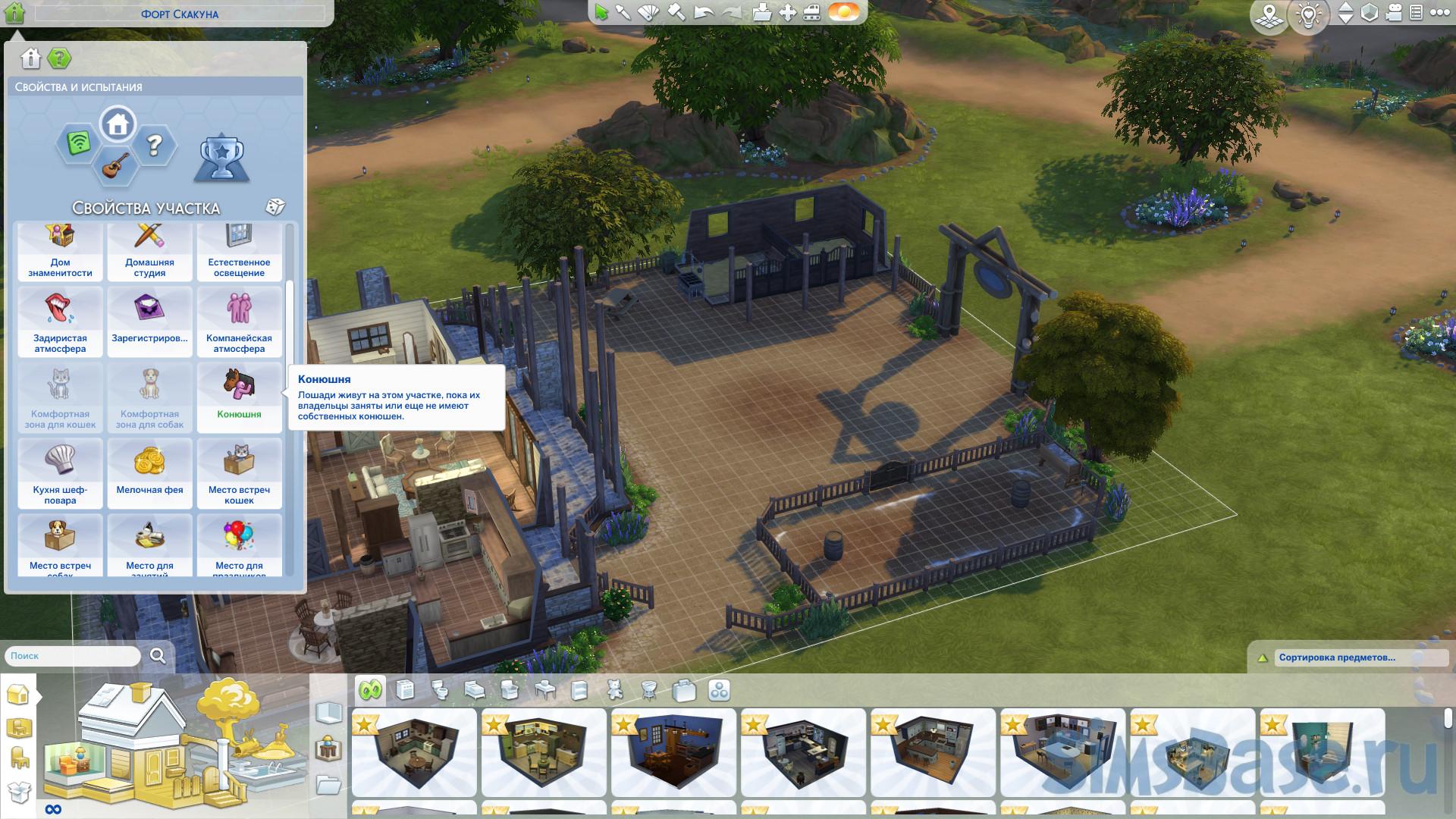Switch to the bathroom toilet category
The width and height of the screenshot is (1456, 819).
click(x=440, y=690)
